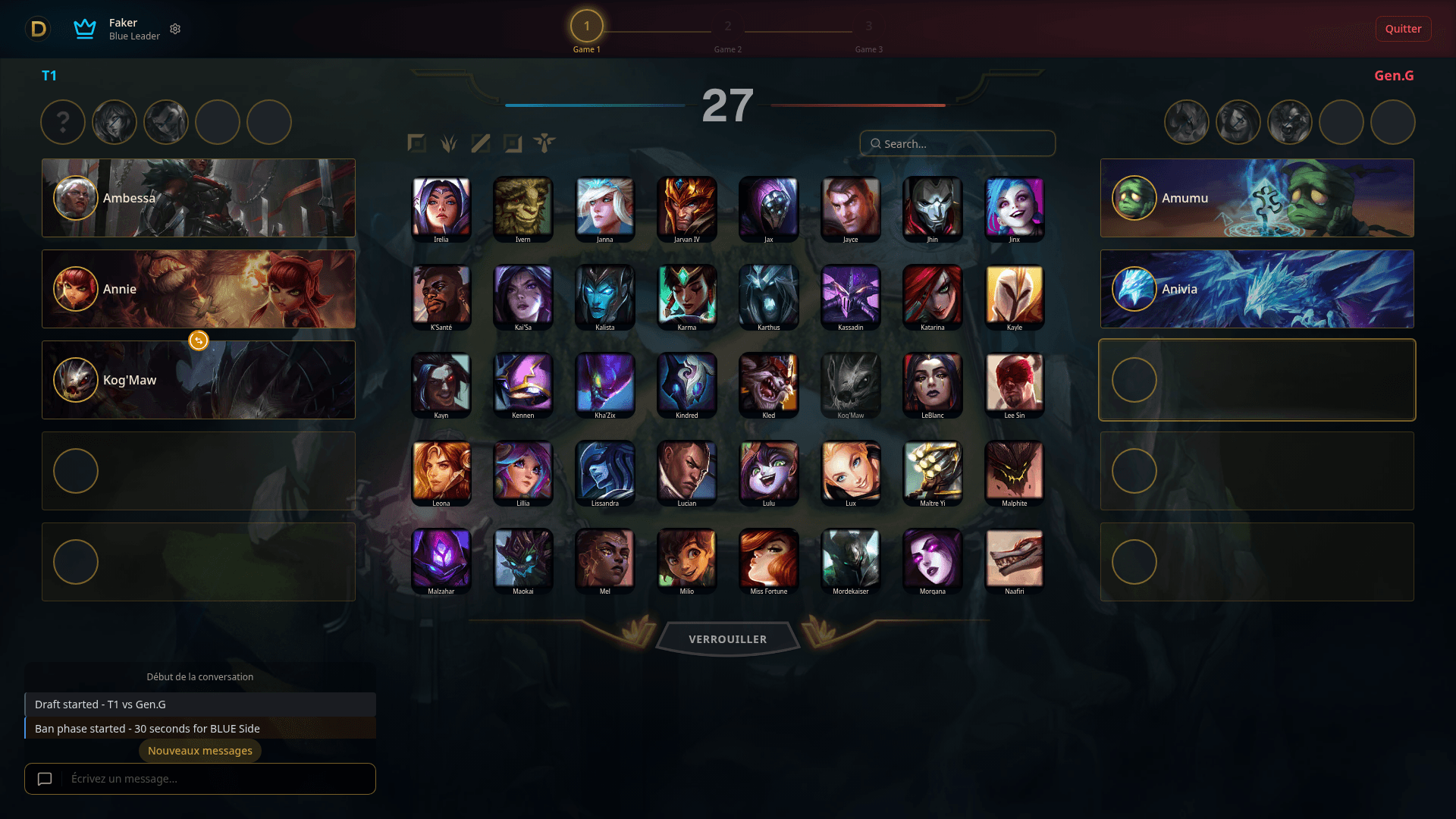Open Game 3 step
Screen dimensions: 1456x819
tap(868, 26)
